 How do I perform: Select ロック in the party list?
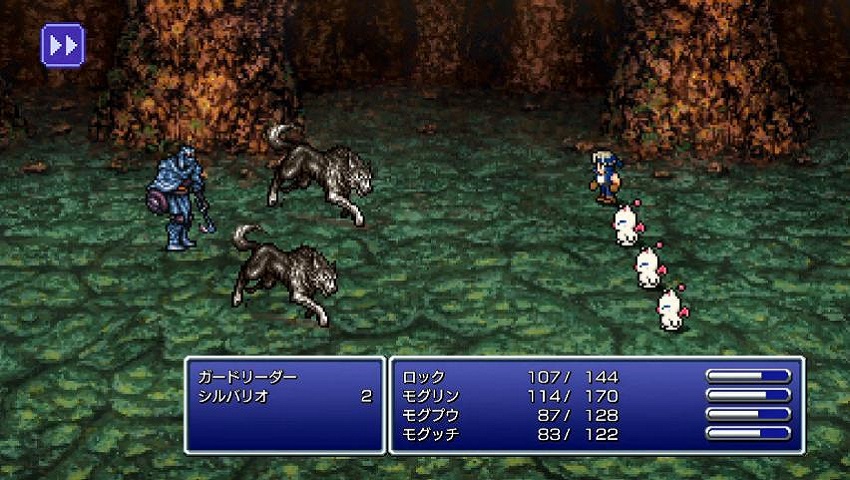[x=424, y=377]
